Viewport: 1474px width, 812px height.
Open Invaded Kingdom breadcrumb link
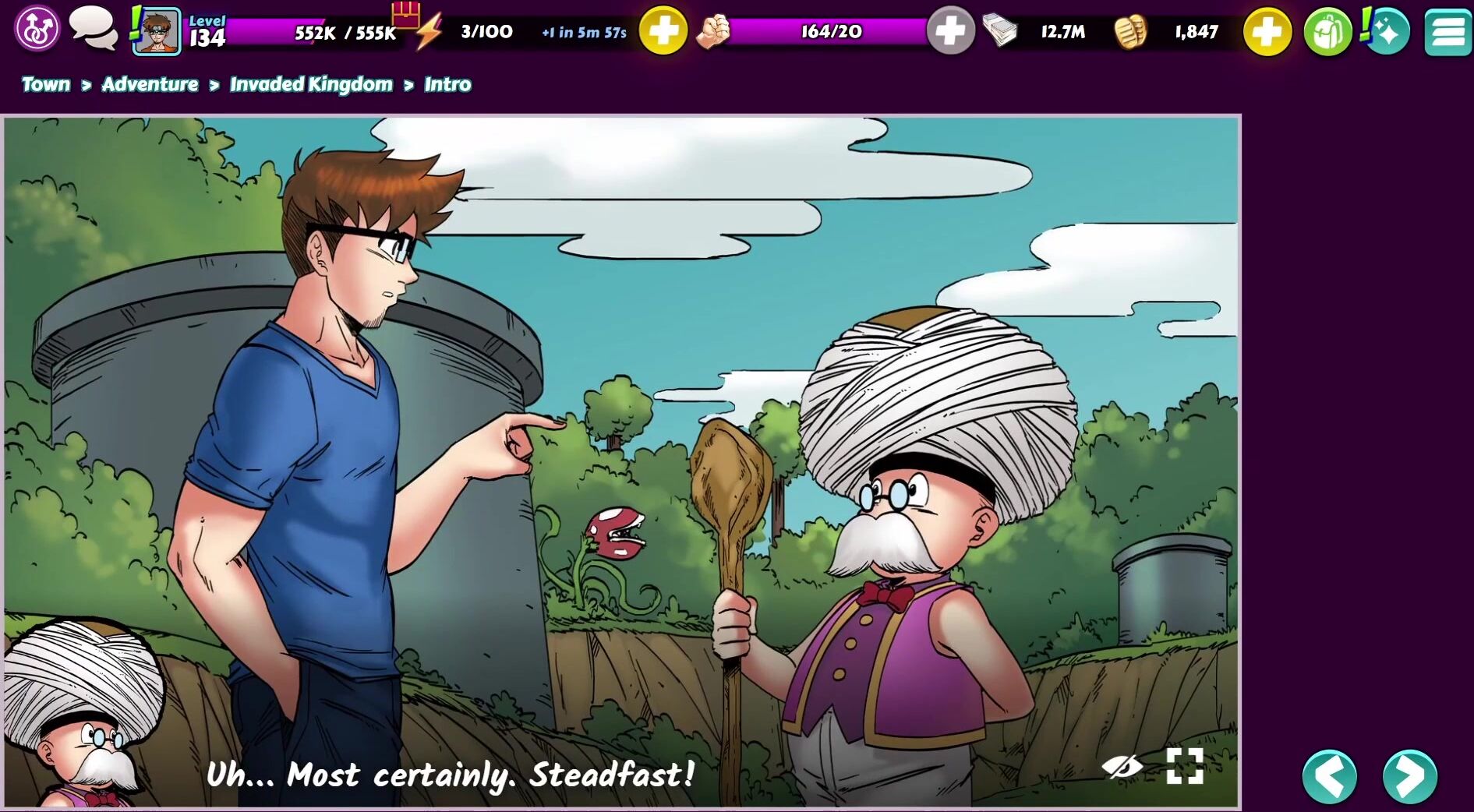tap(311, 84)
